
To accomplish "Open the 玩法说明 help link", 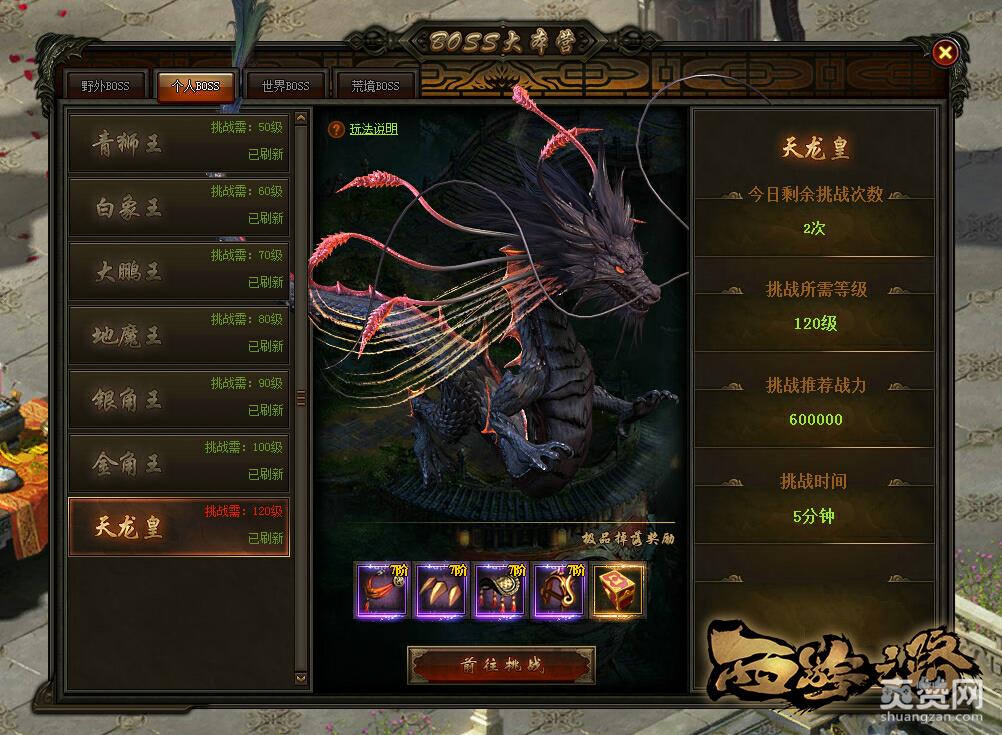I will [373, 129].
